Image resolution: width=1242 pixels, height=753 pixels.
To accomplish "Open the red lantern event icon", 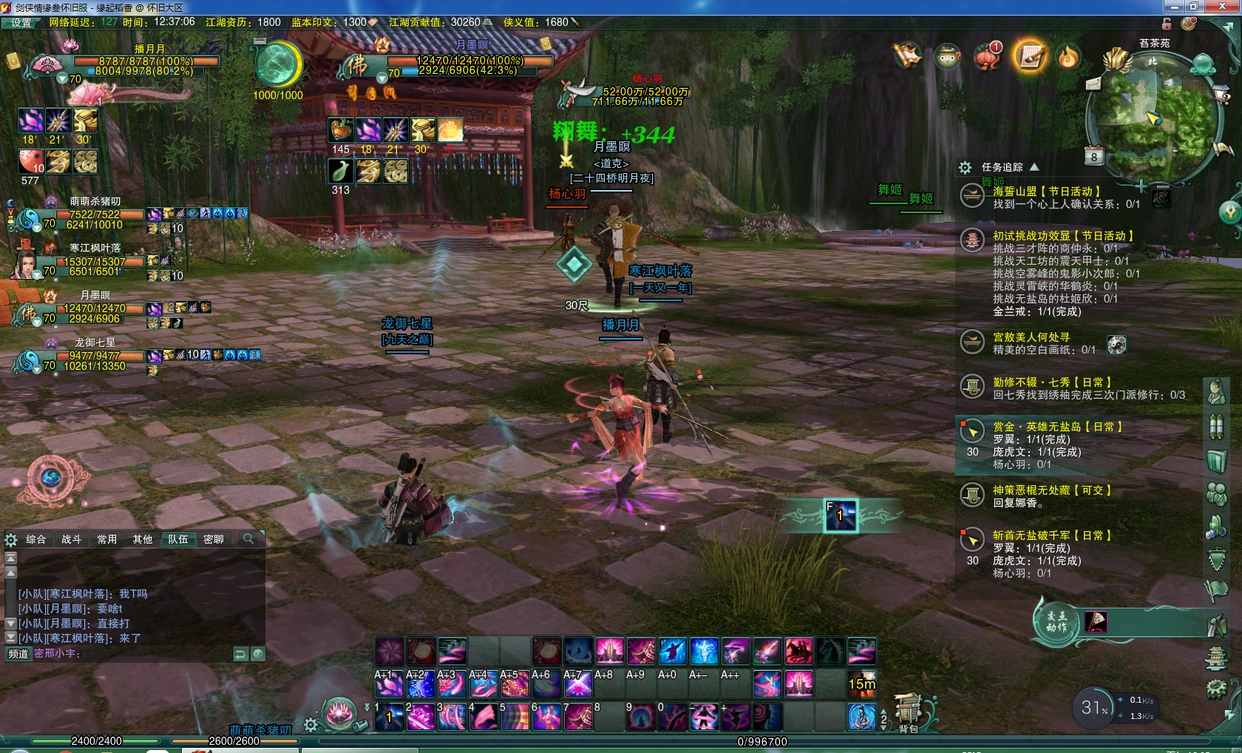I will click(x=987, y=57).
